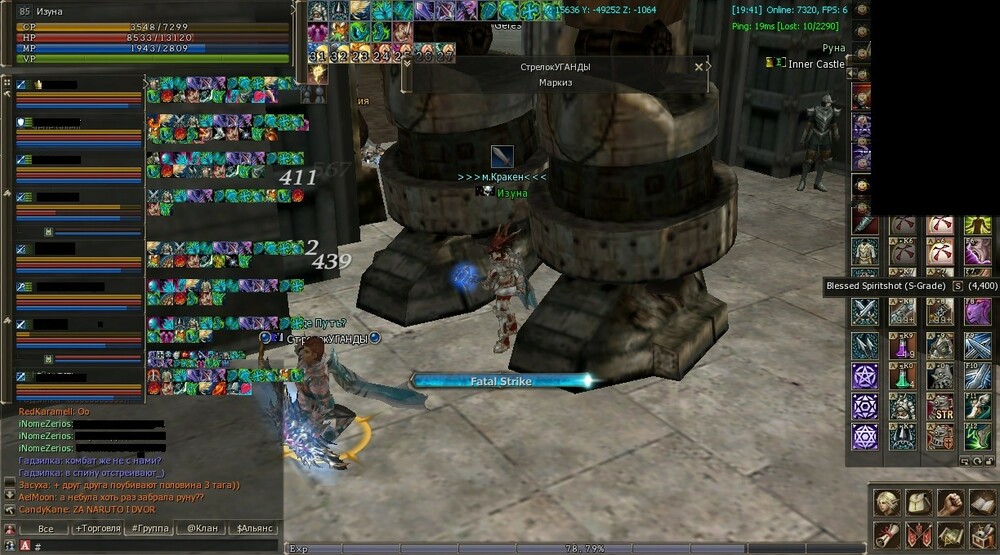1000x555 pixels.
Task: Click the red A chat font button
Action: tap(24, 547)
